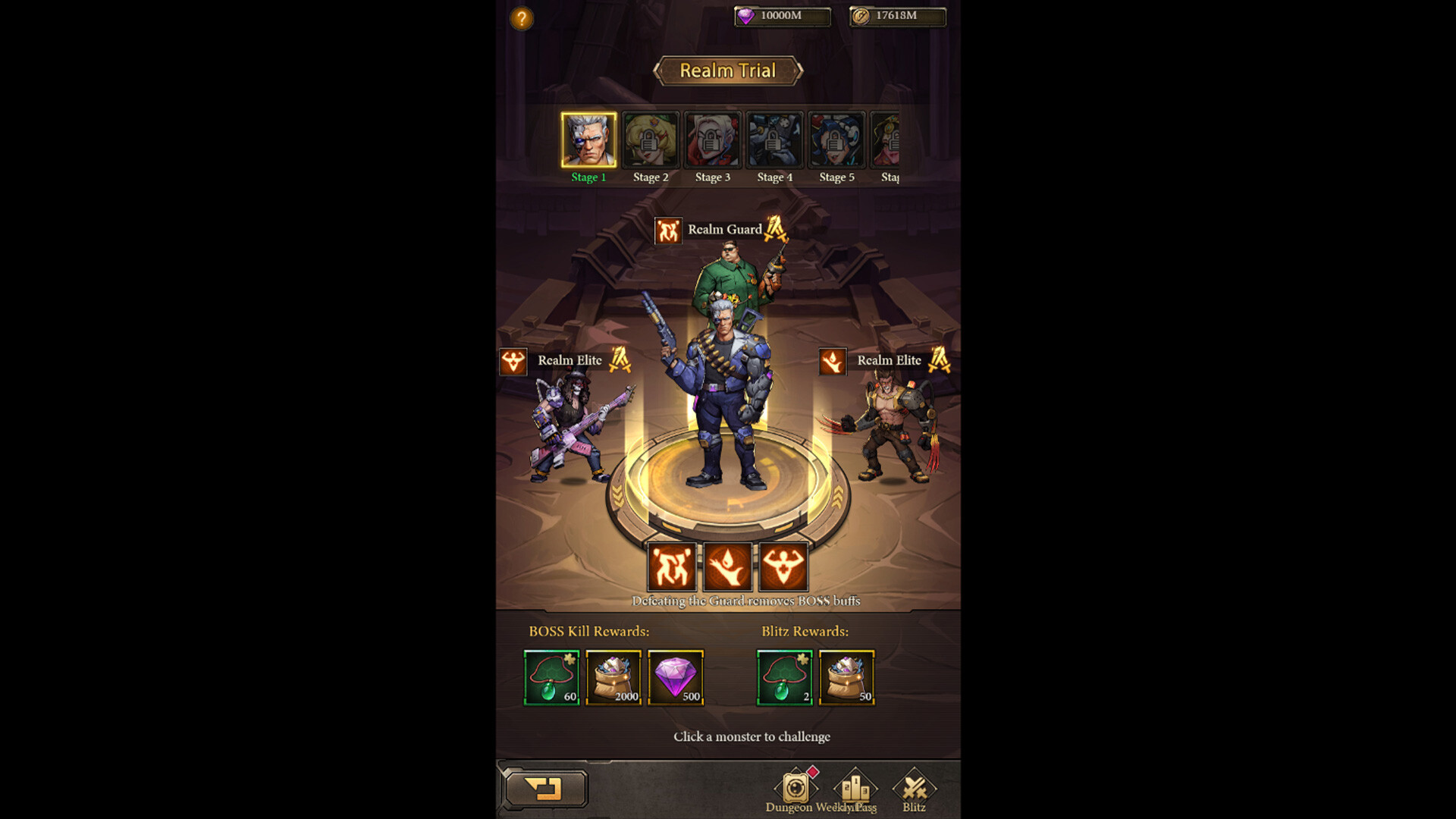Open the Weekly Pass ranking icon
This screenshot has height=819, width=1456.
[x=855, y=789]
